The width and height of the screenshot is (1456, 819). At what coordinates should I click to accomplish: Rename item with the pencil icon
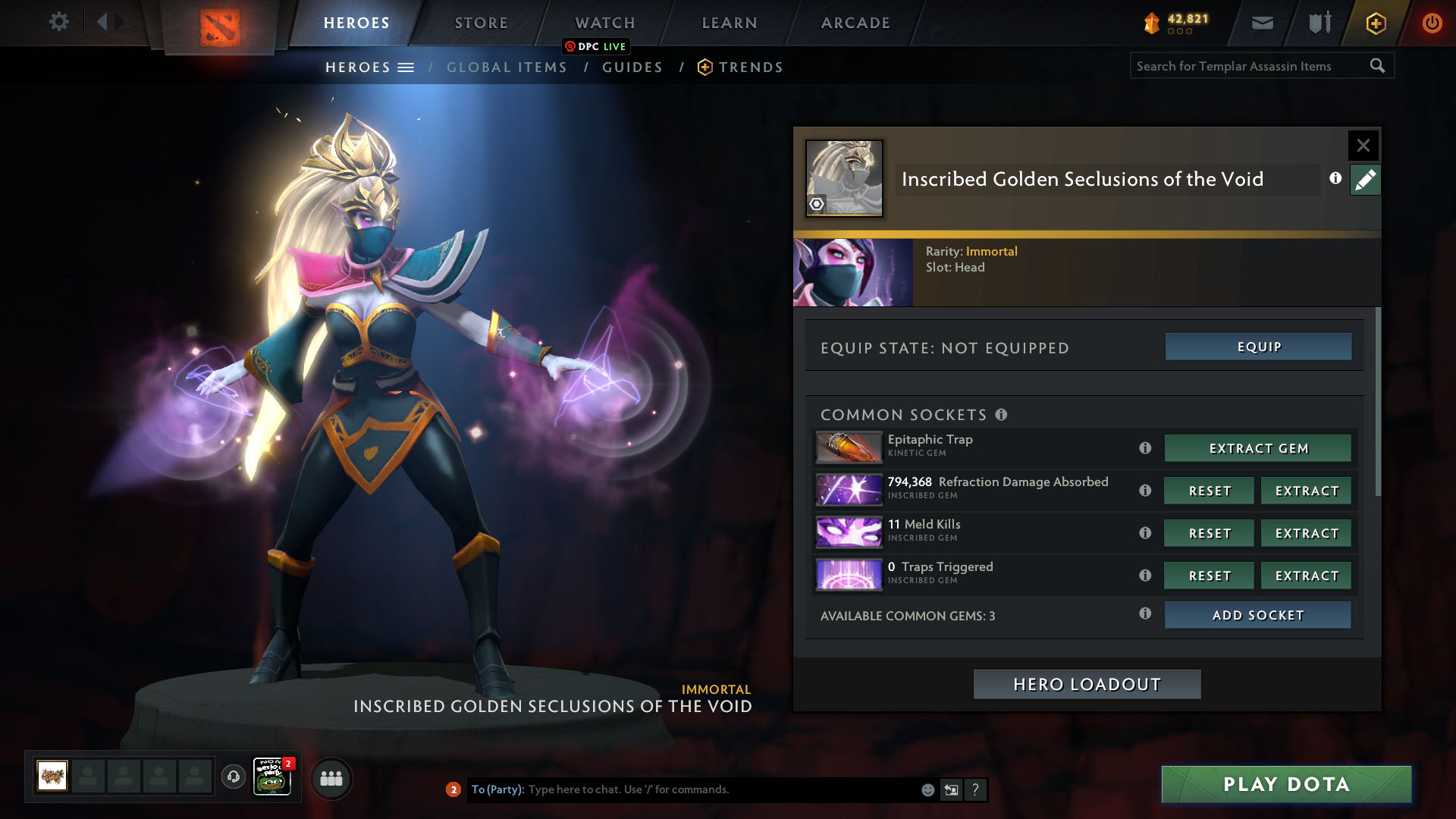pyautogui.click(x=1365, y=180)
